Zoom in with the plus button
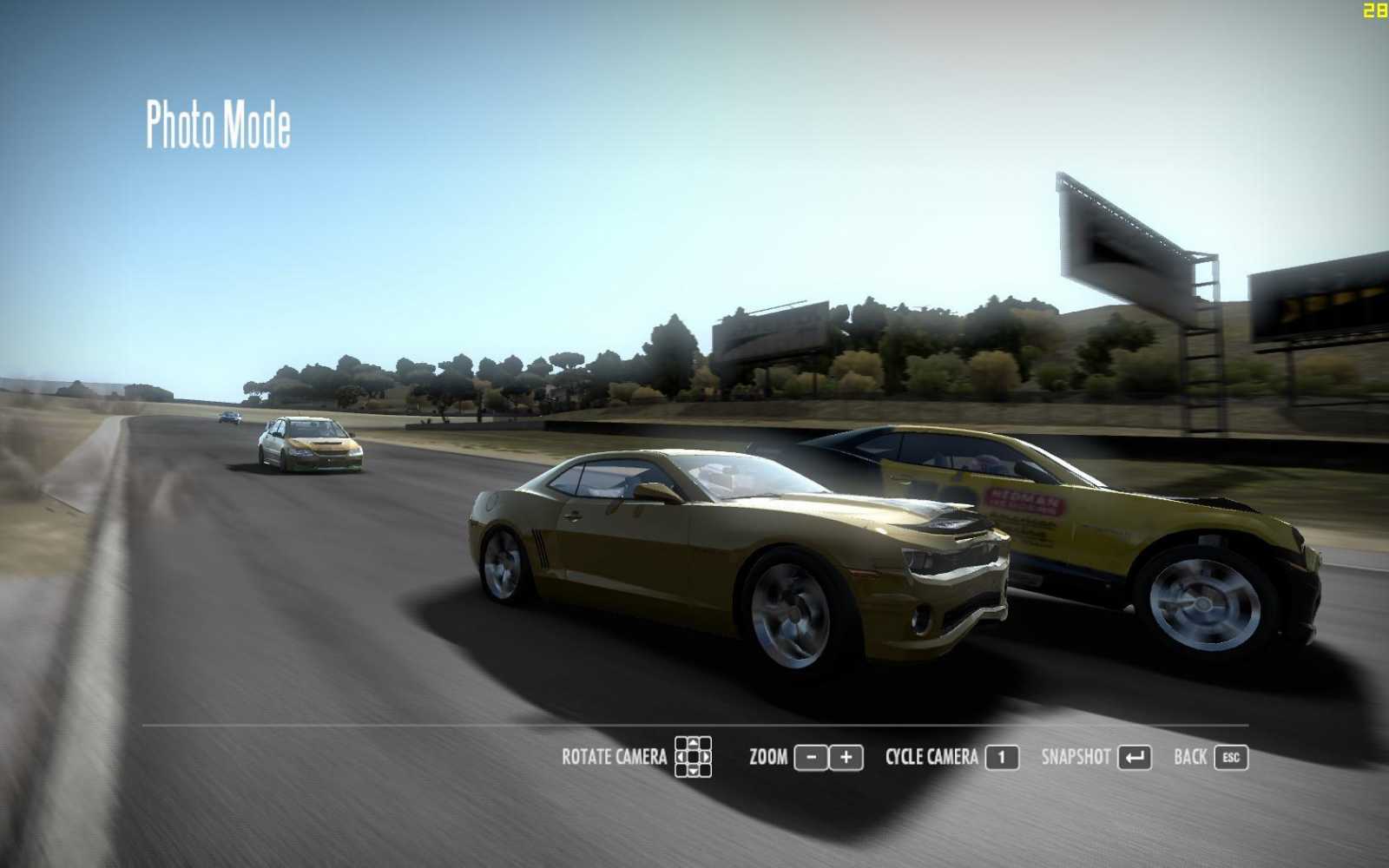Screen dimensions: 1389x868 point(846,758)
